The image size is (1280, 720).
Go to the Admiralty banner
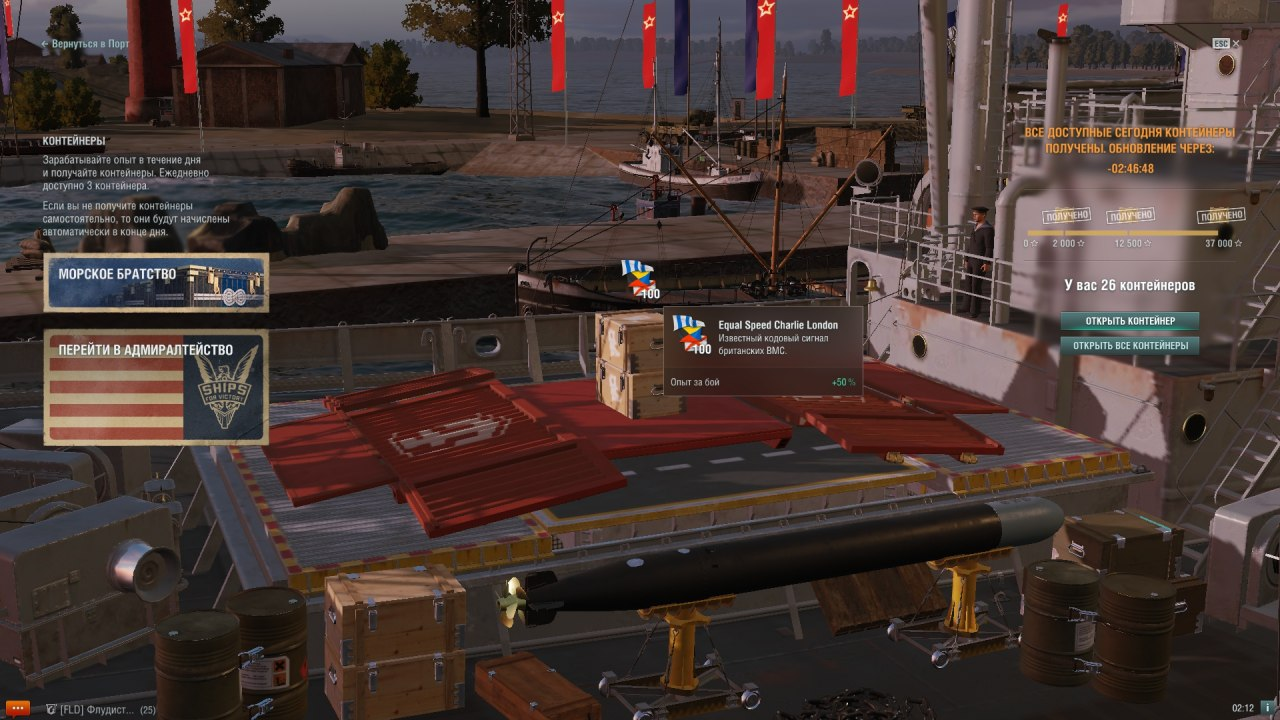156,387
